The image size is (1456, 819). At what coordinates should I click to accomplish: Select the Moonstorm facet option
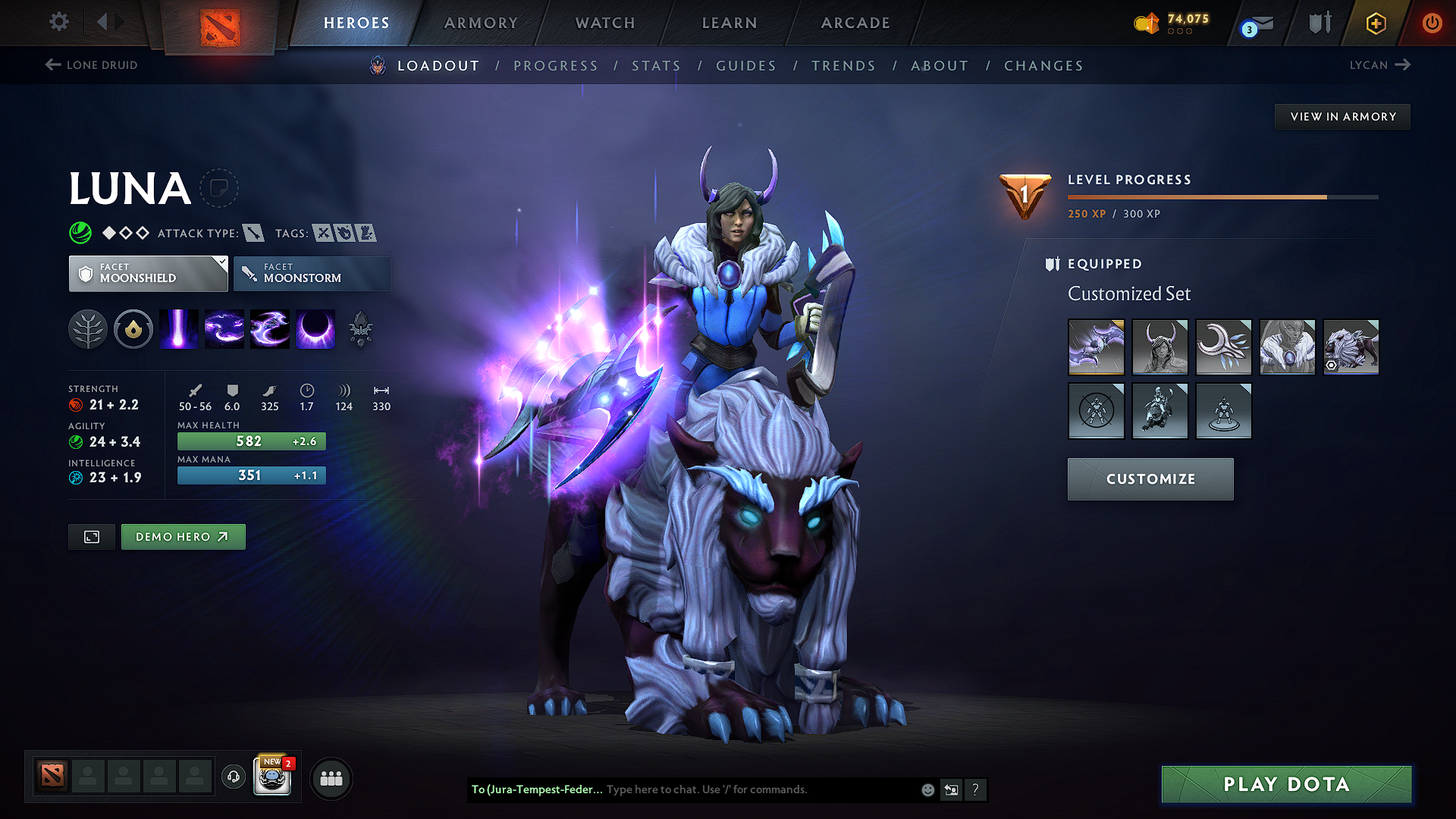click(x=312, y=273)
